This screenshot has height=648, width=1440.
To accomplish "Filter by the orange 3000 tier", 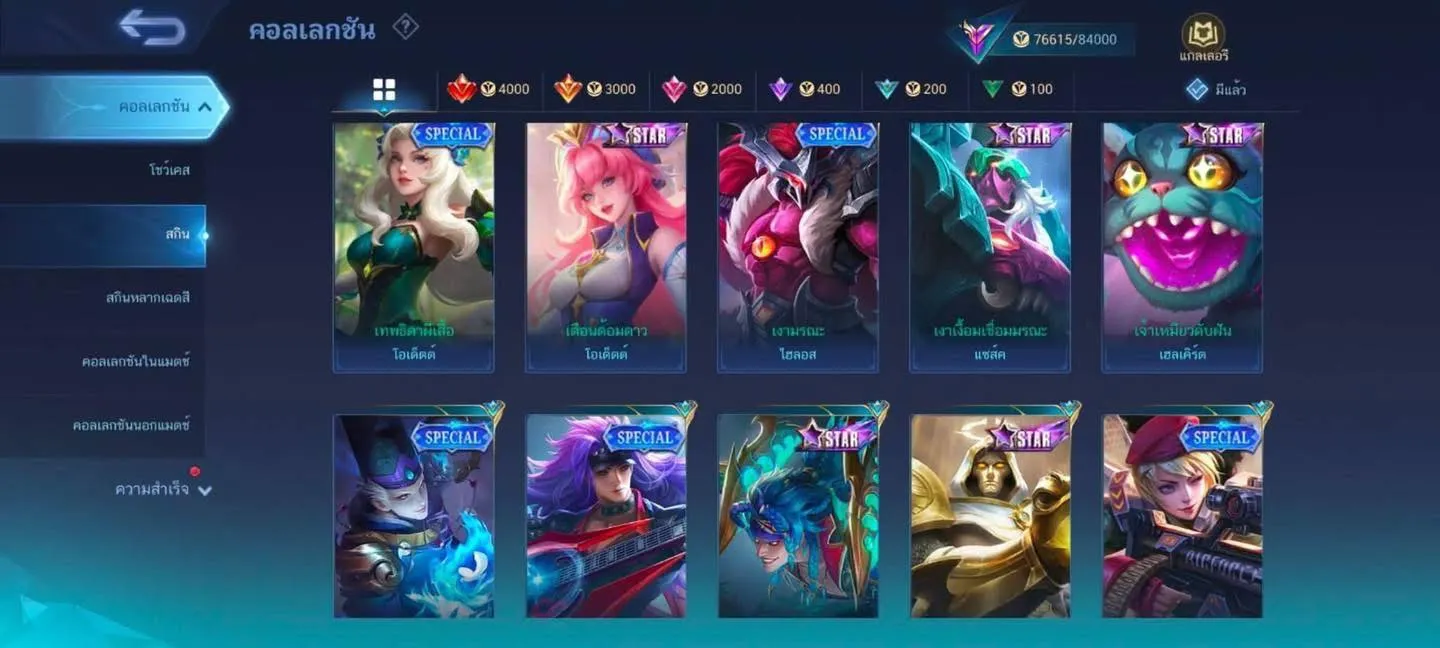I will pyautogui.click(x=596, y=89).
